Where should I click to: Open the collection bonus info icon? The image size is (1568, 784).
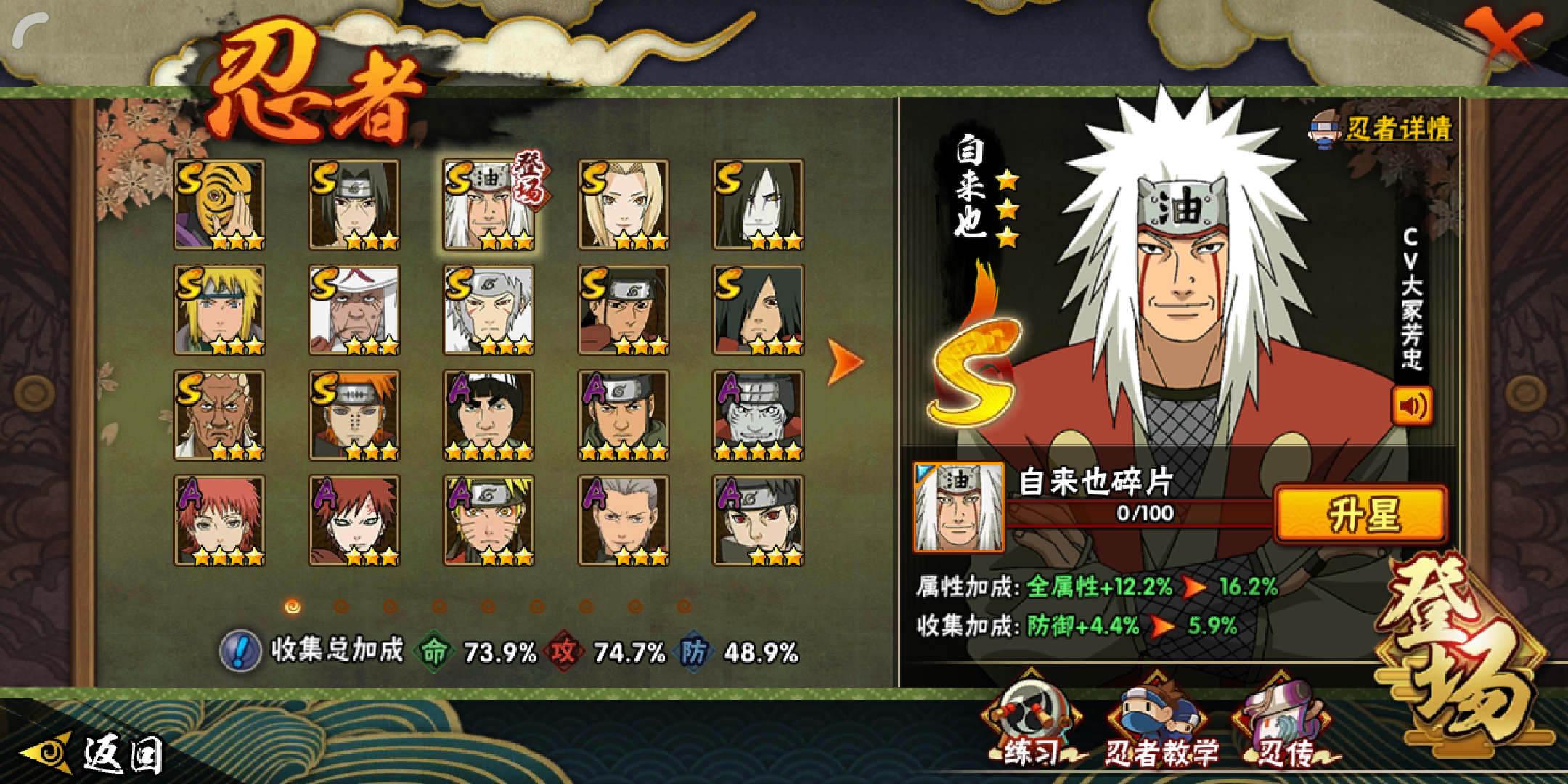point(240,650)
